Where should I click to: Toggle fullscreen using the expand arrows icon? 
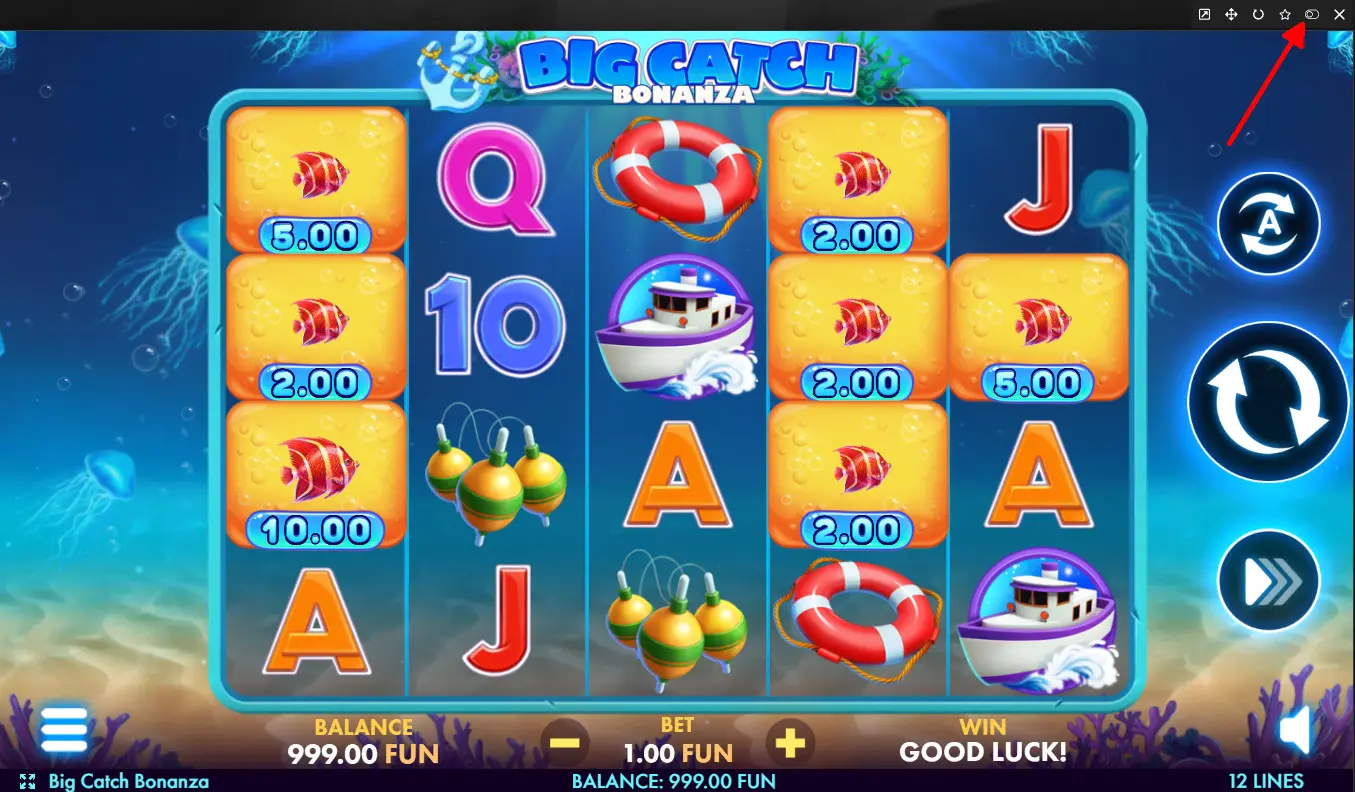pos(27,781)
